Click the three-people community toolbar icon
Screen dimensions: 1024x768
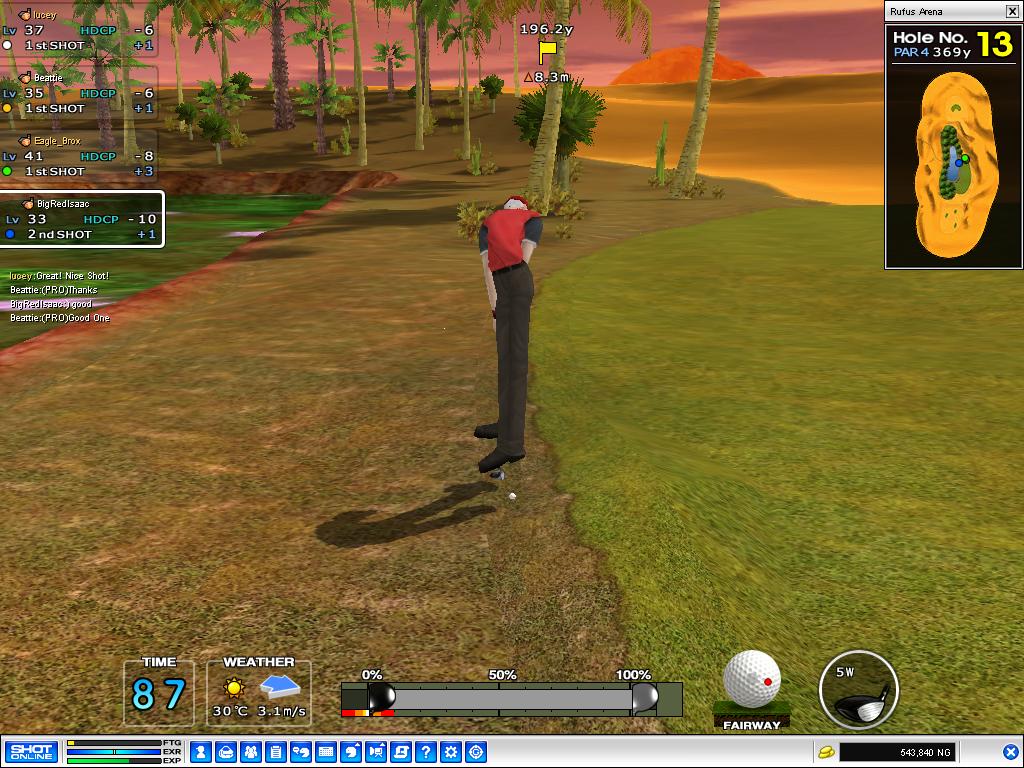251,752
